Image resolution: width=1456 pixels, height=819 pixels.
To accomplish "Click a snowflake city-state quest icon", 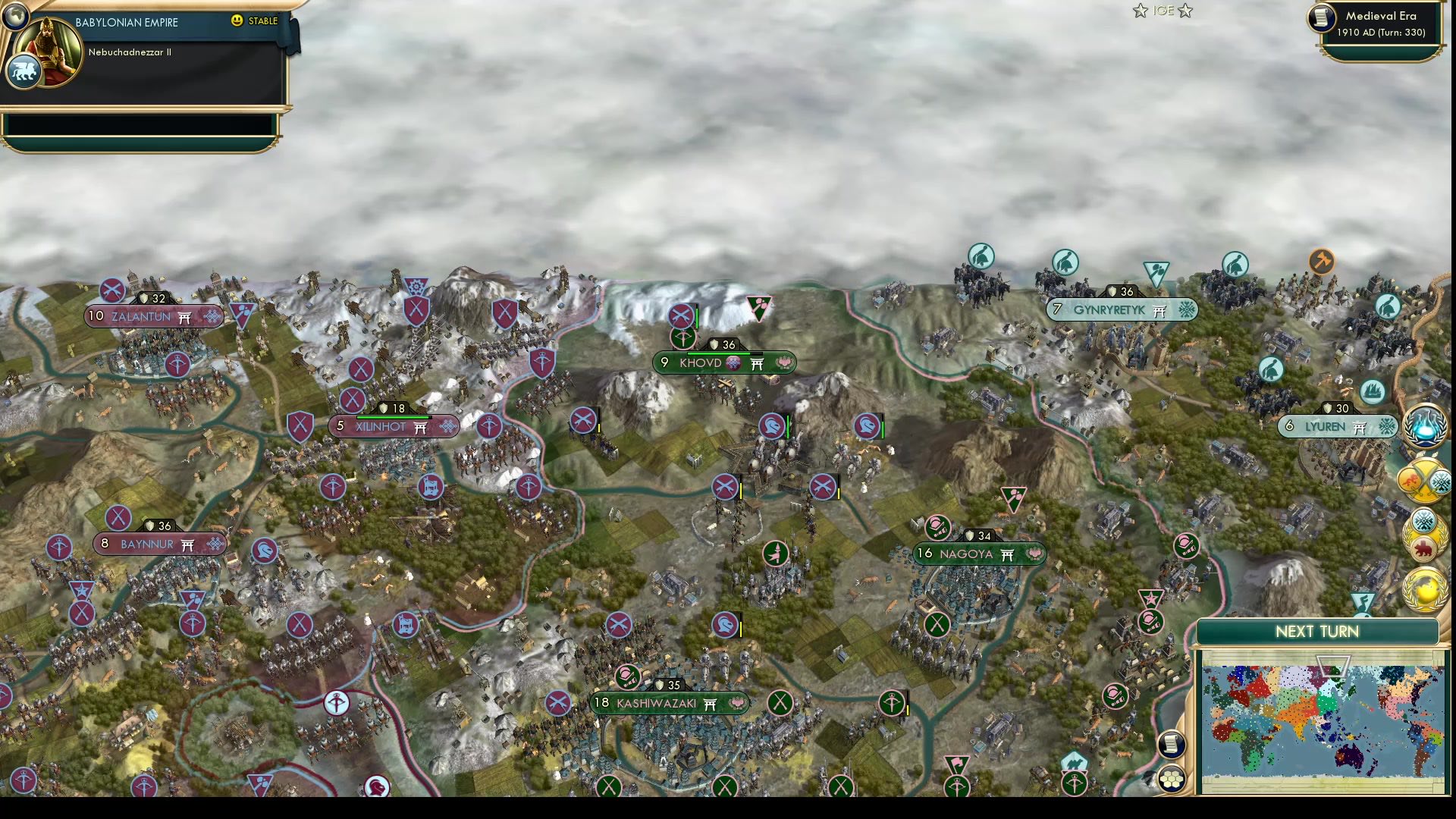I will click(1423, 520).
